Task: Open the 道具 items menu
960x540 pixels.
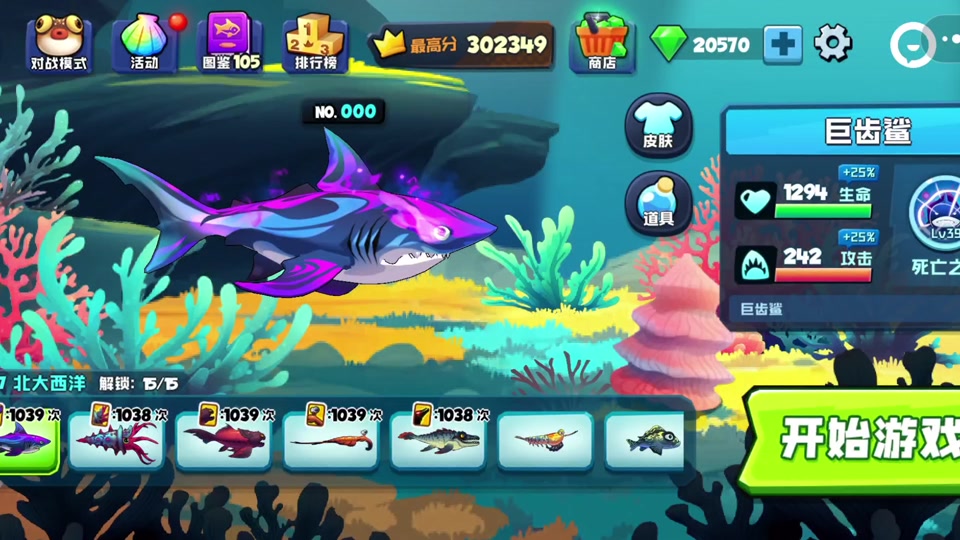Action: (x=658, y=204)
